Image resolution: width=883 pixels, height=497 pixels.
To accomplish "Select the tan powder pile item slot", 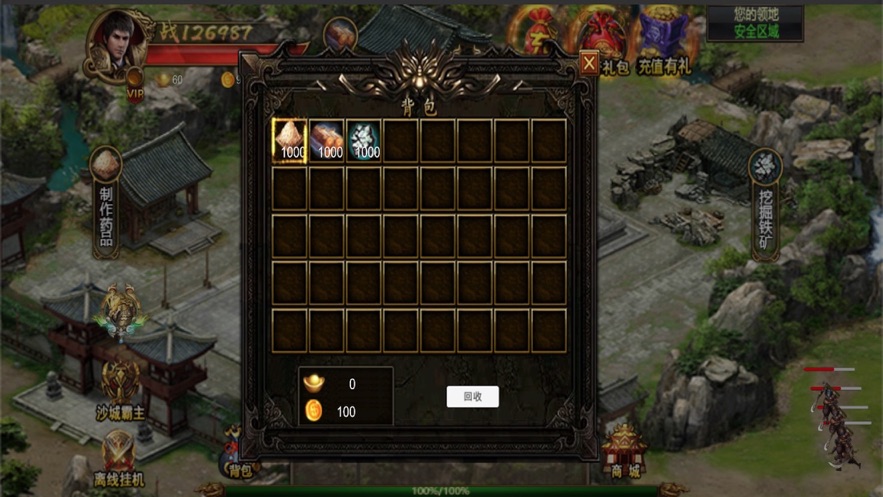I will (290, 141).
